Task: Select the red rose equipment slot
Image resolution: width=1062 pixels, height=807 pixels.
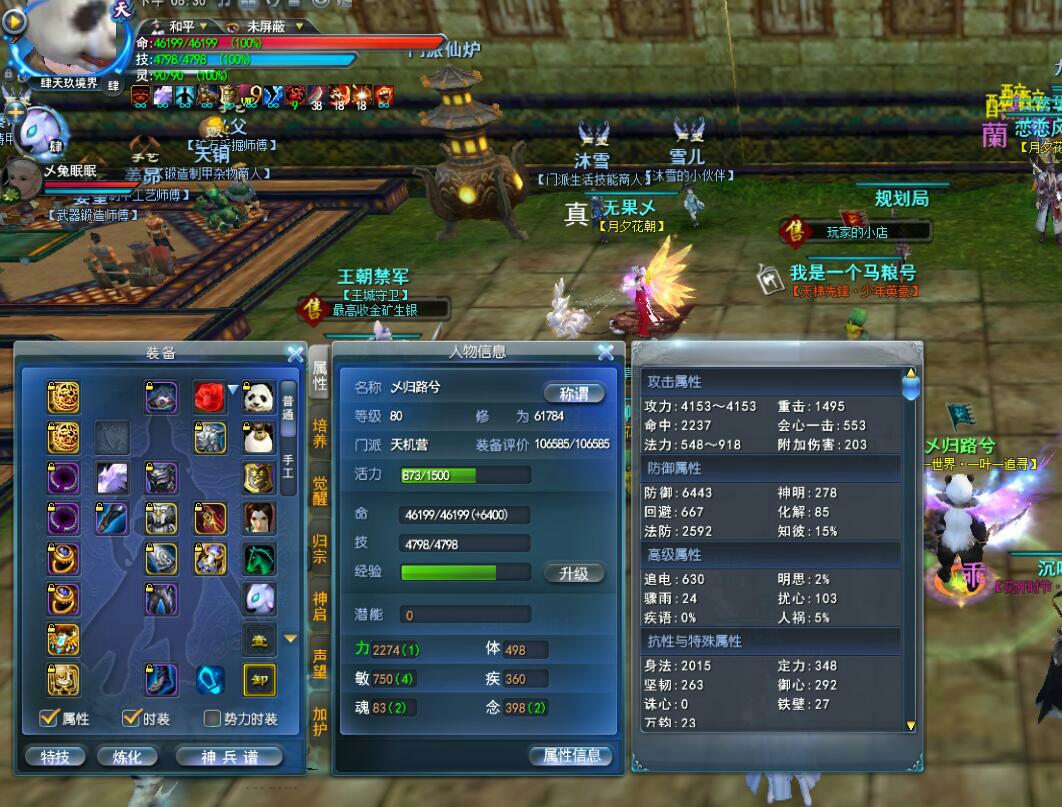Action: click(x=209, y=397)
